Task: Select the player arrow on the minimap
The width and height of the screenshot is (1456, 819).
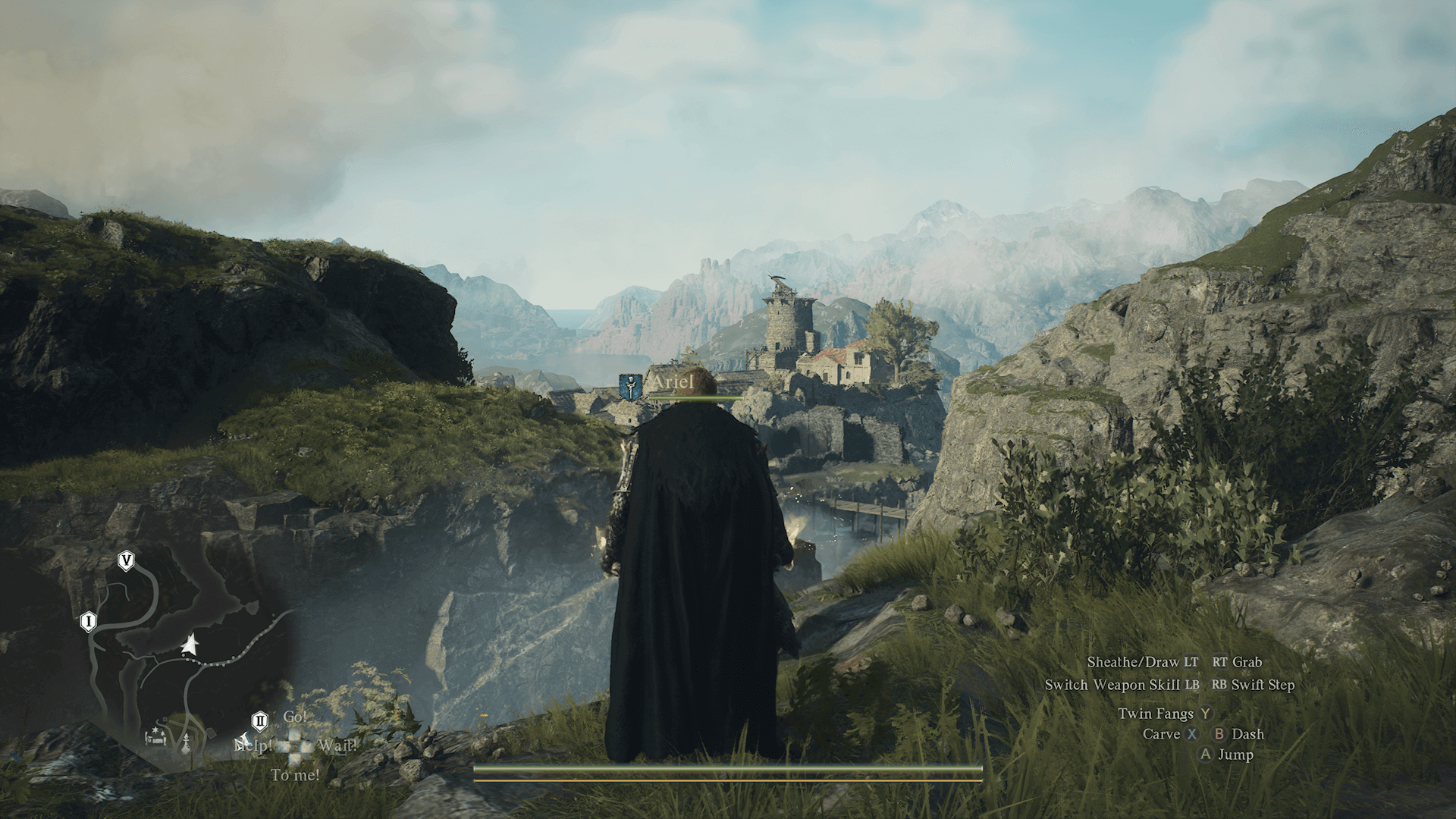Action: pos(190,645)
